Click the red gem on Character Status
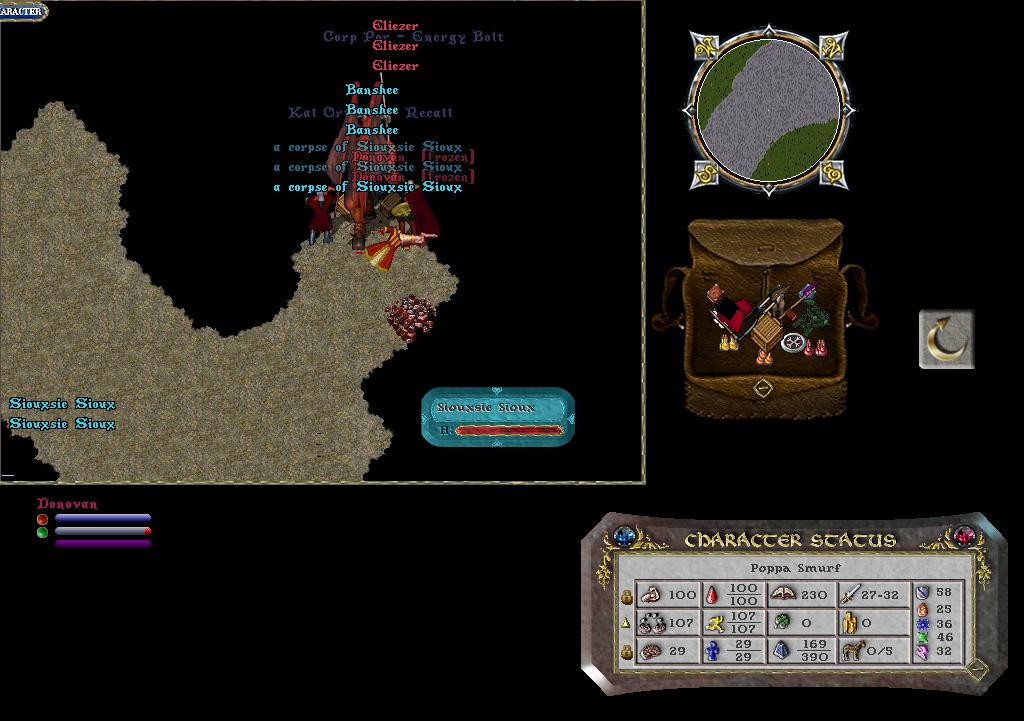Screen dimensions: 1024x721 (x=964, y=536)
